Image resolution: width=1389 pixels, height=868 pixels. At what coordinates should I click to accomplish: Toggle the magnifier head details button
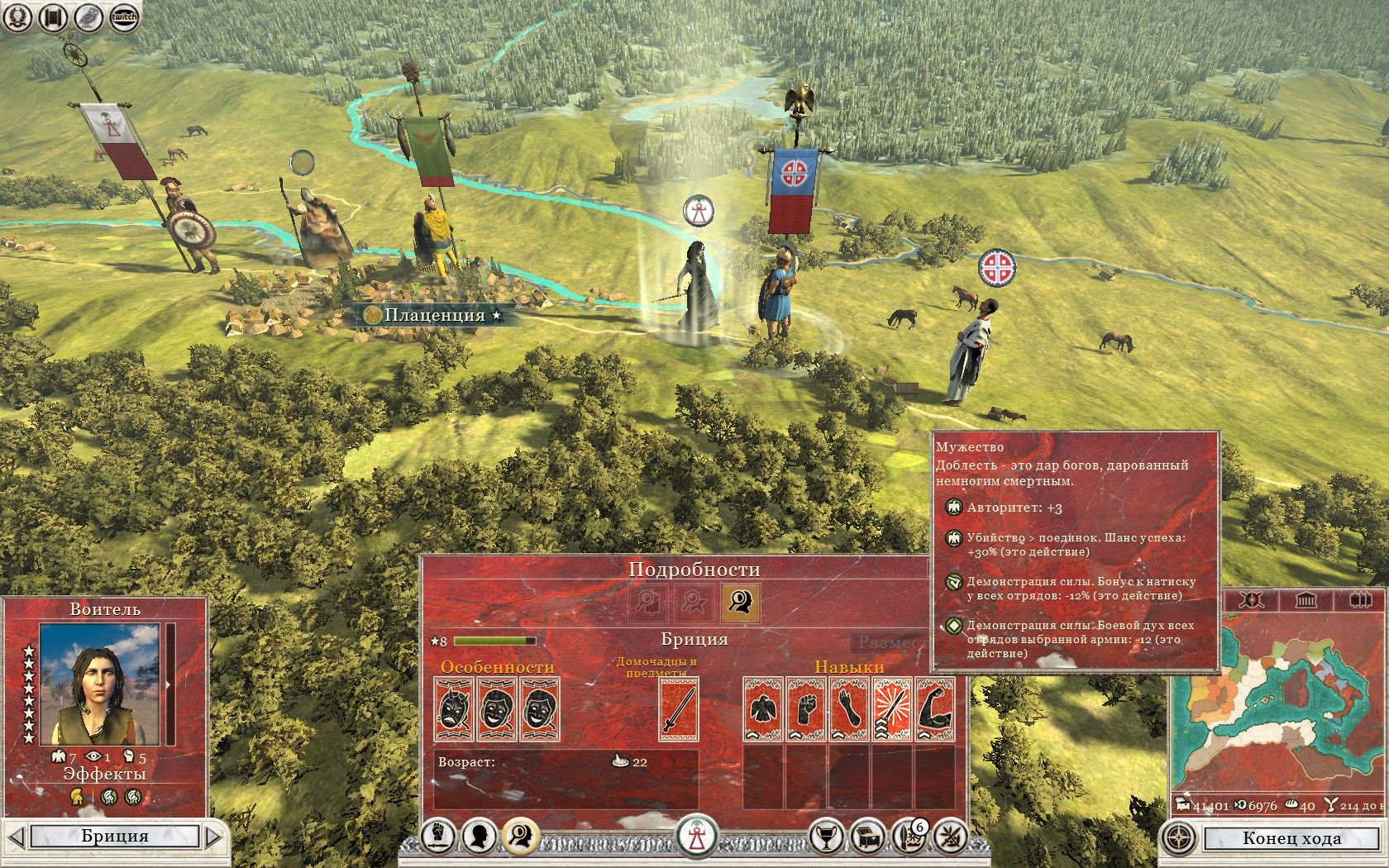(519, 837)
